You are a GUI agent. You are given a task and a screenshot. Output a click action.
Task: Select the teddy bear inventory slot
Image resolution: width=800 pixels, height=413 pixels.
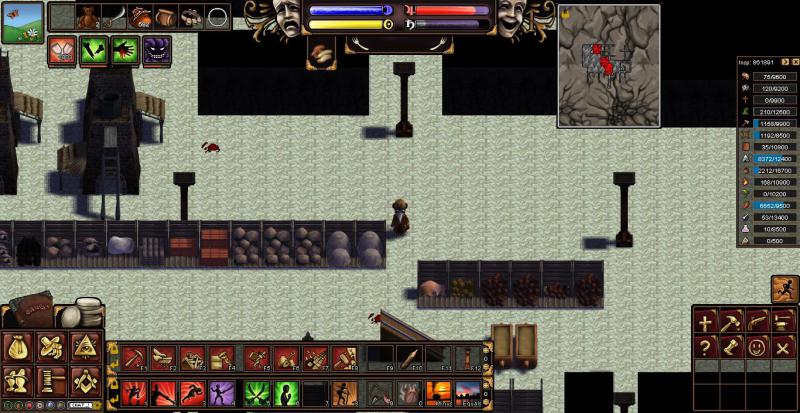[x=89, y=17]
